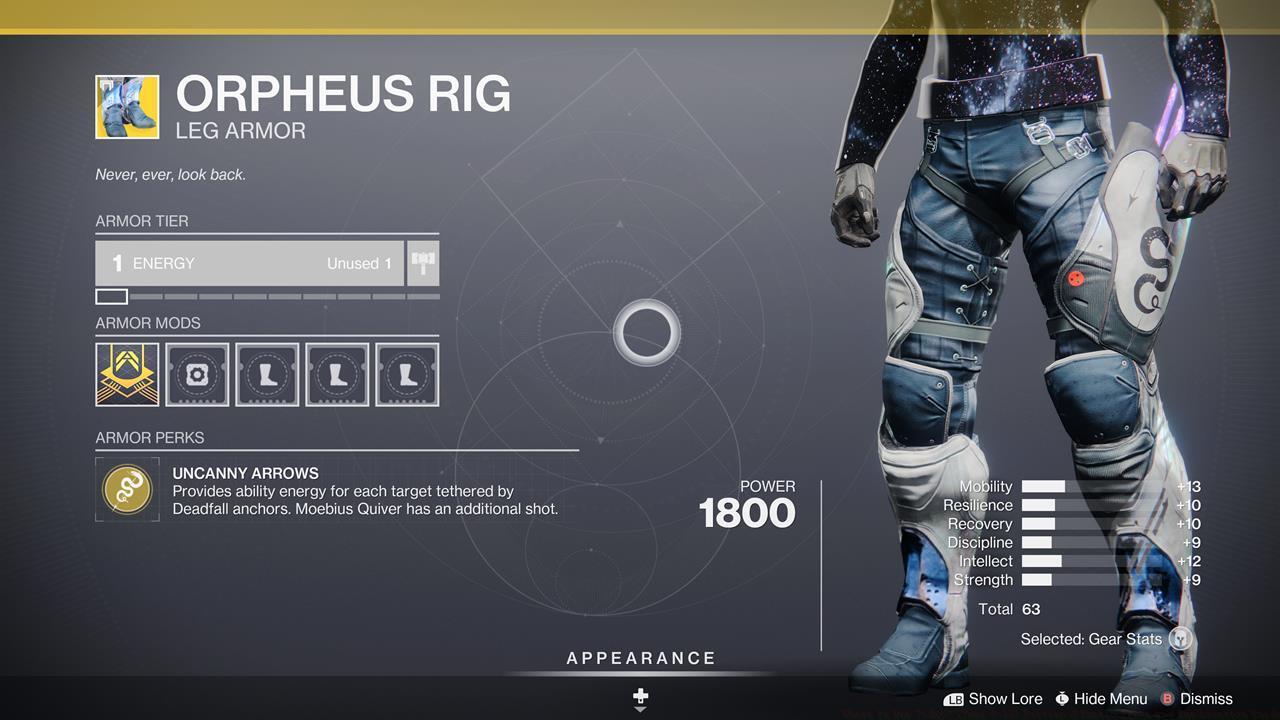Click the first leg armor mod slot
The height and width of the screenshot is (720, 1280).
coord(267,374)
